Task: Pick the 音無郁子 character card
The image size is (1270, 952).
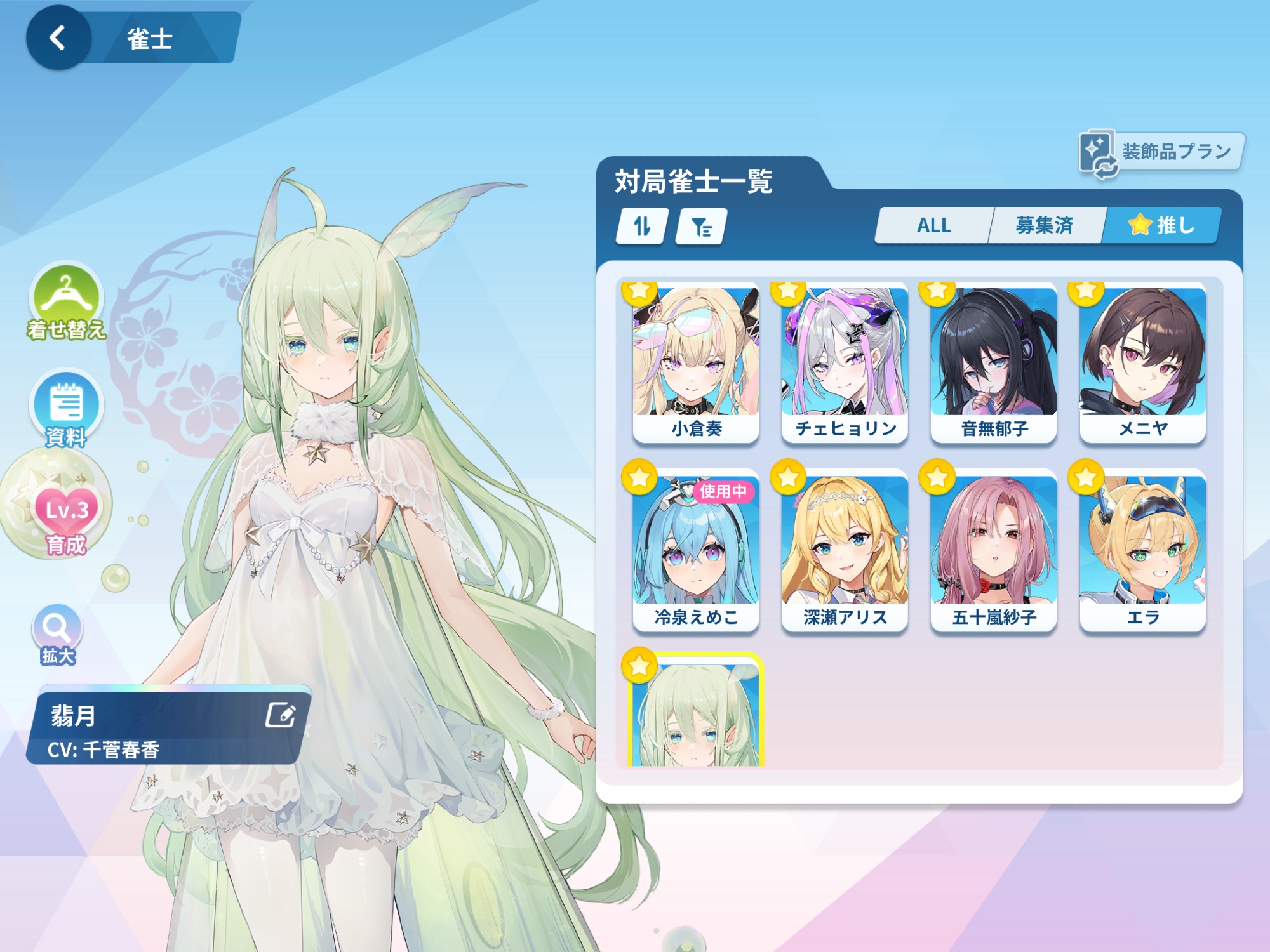Action: pos(994,363)
